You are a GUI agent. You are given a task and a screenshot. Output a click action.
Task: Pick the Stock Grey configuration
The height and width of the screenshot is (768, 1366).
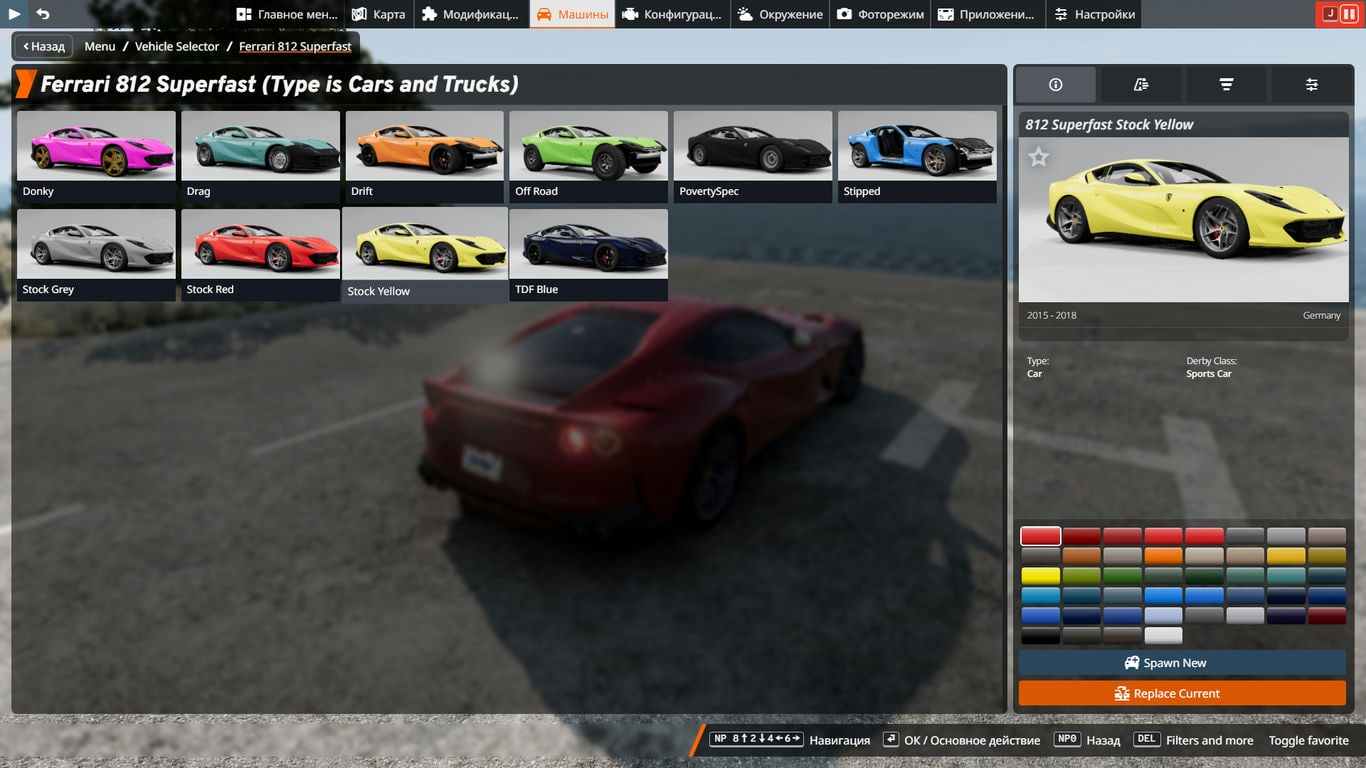[96, 254]
